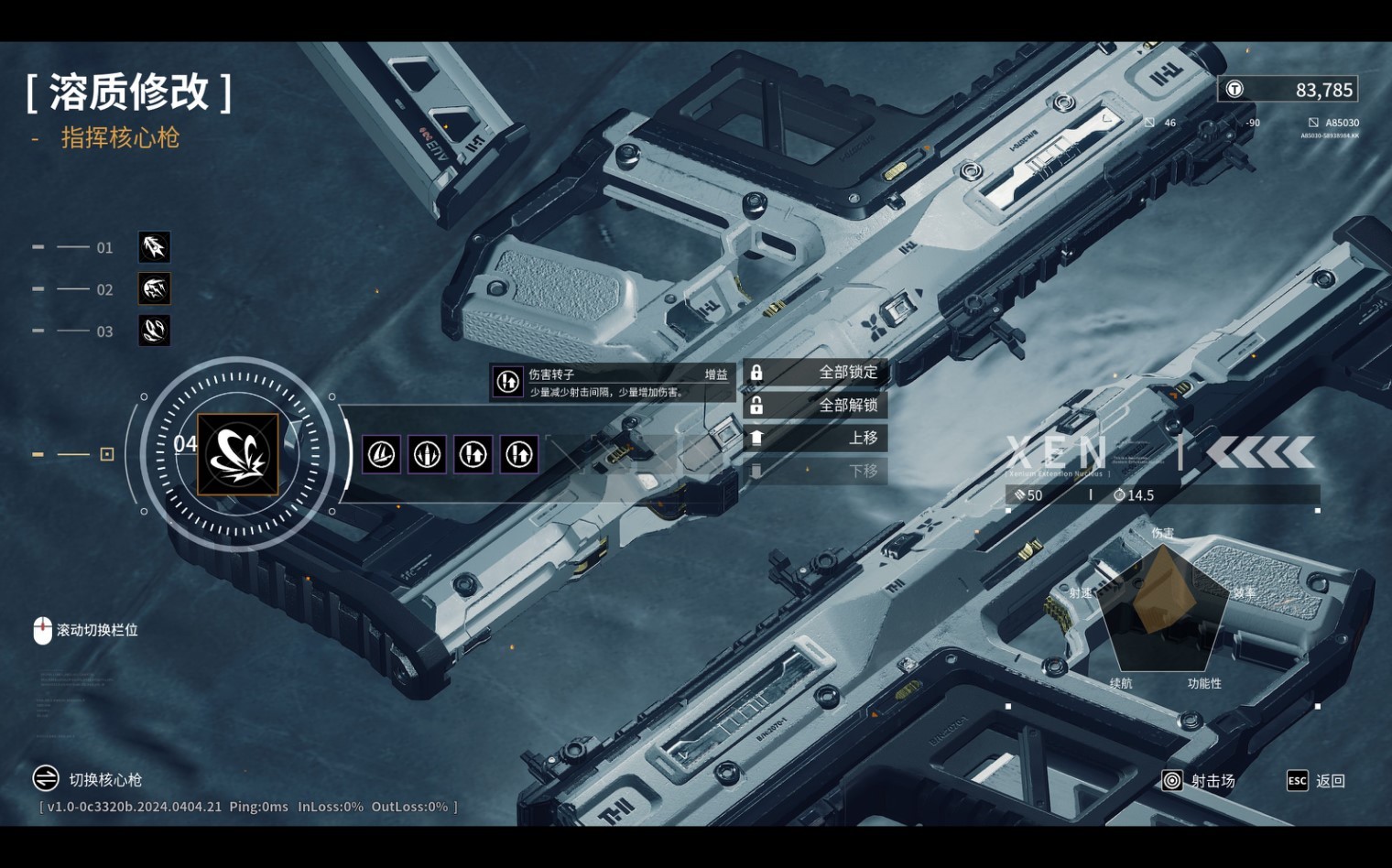This screenshot has height=868, width=1392.
Task: Open the 射击场 shooting range
Action: pos(1199,781)
